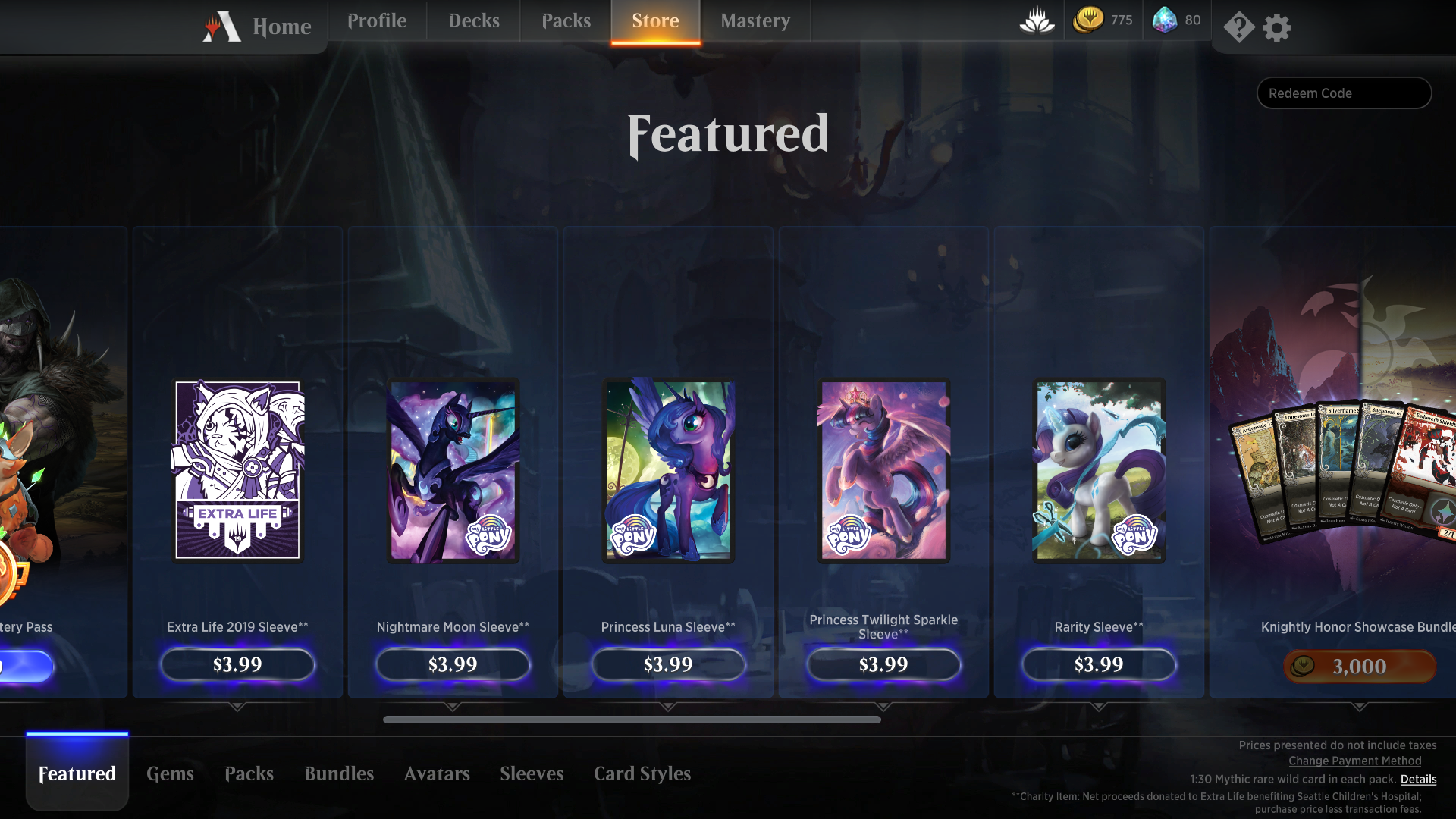Browse the Card Styles category

[642, 774]
